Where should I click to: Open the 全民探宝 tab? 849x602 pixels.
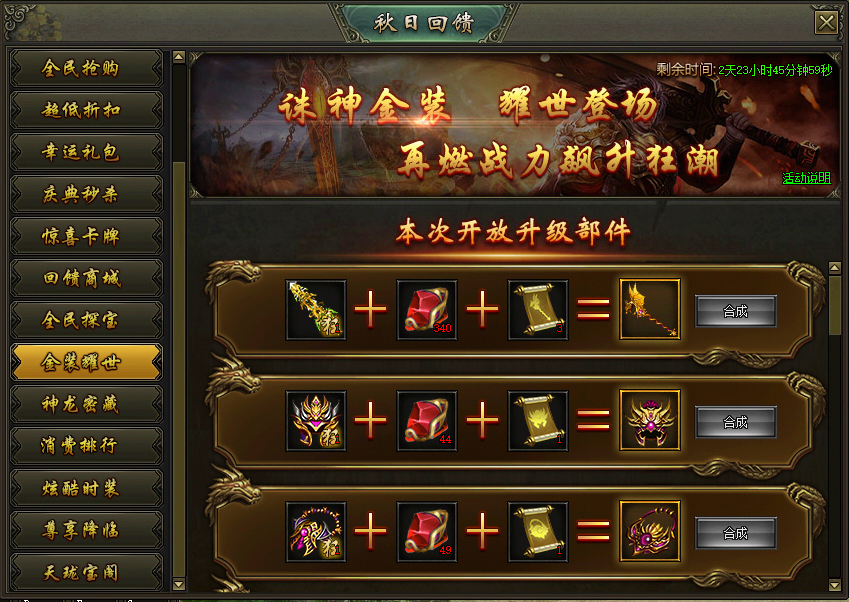(85, 320)
